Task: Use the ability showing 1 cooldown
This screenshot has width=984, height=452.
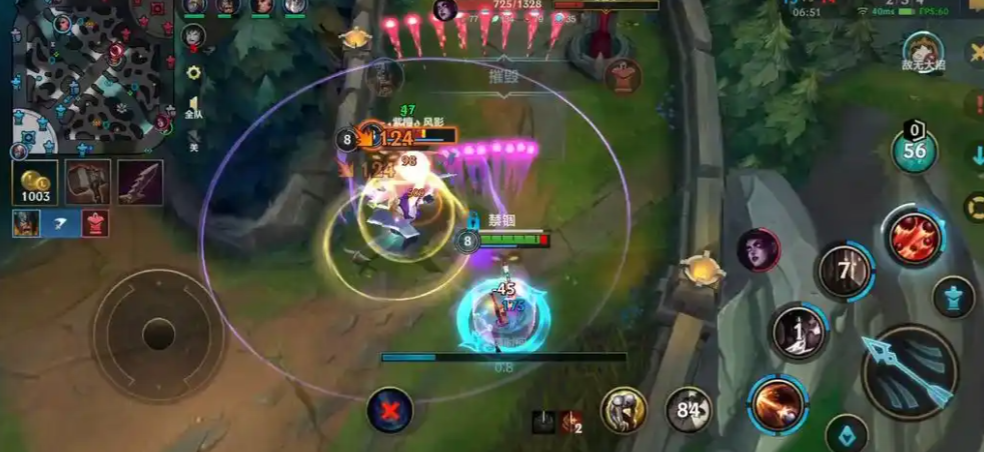Action: click(x=798, y=332)
